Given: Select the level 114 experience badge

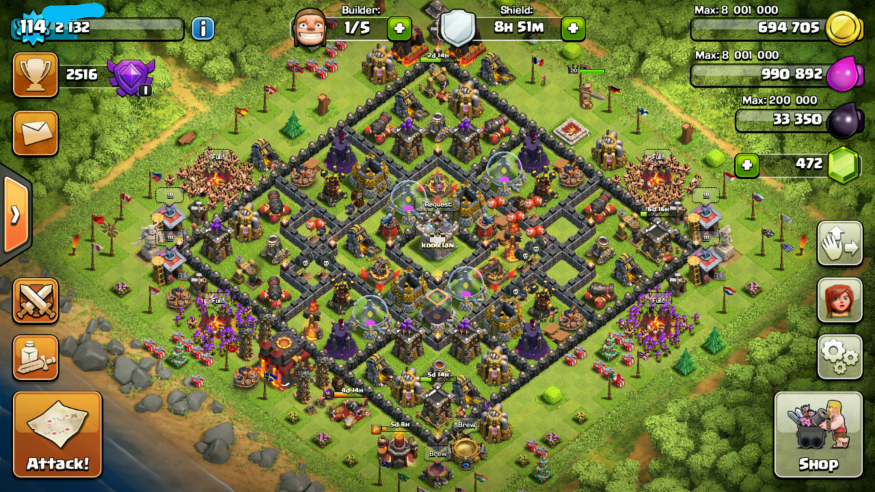Looking at the screenshot, I should [x=33, y=27].
